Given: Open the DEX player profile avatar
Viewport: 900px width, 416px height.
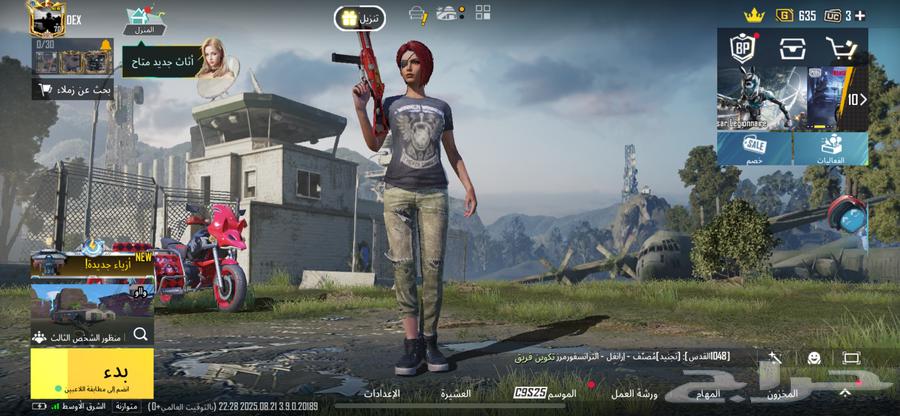Looking at the screenshot, I should pyautogui.click(x=45, y=18).
